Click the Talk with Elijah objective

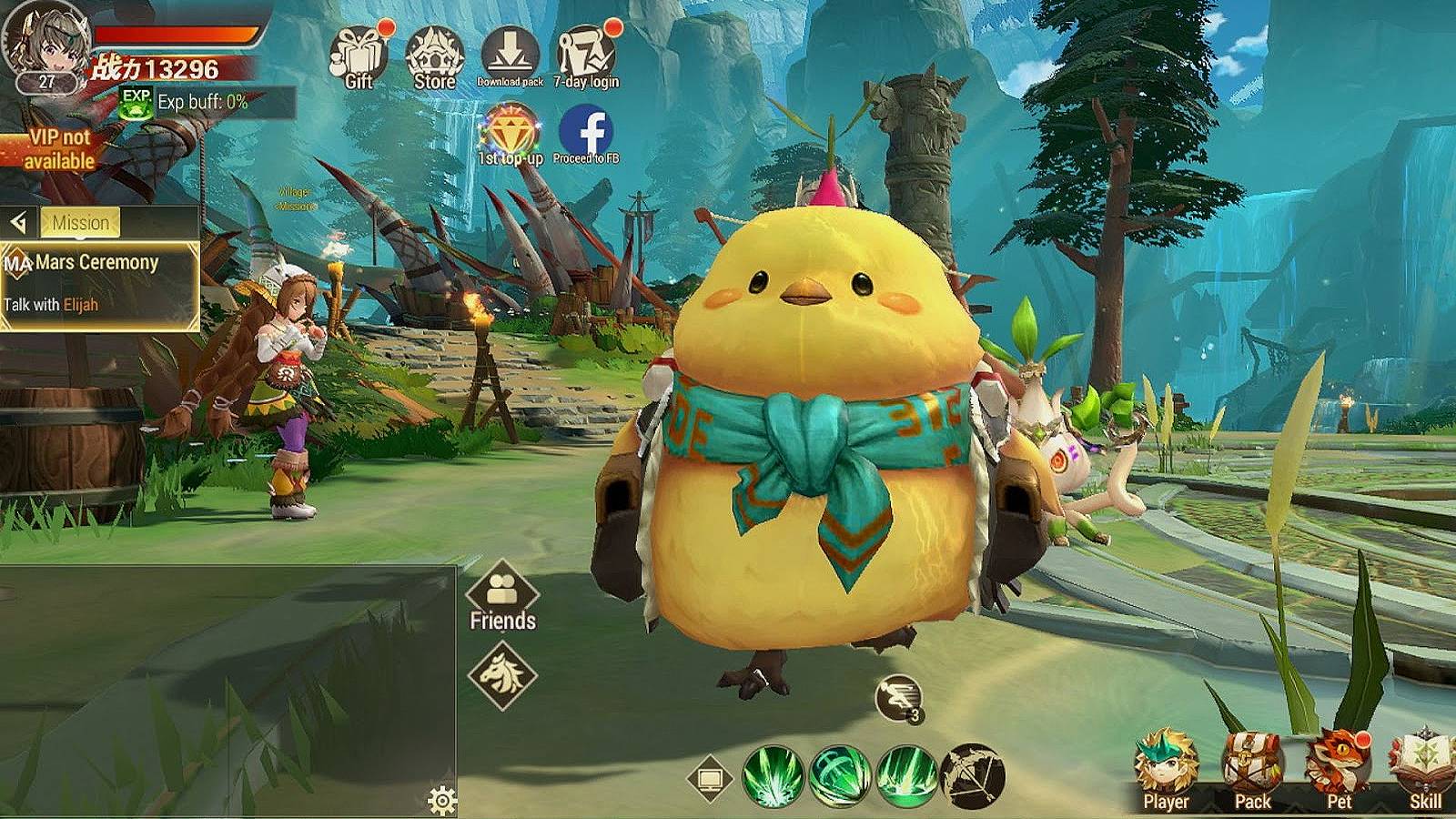tap(52, 305)
